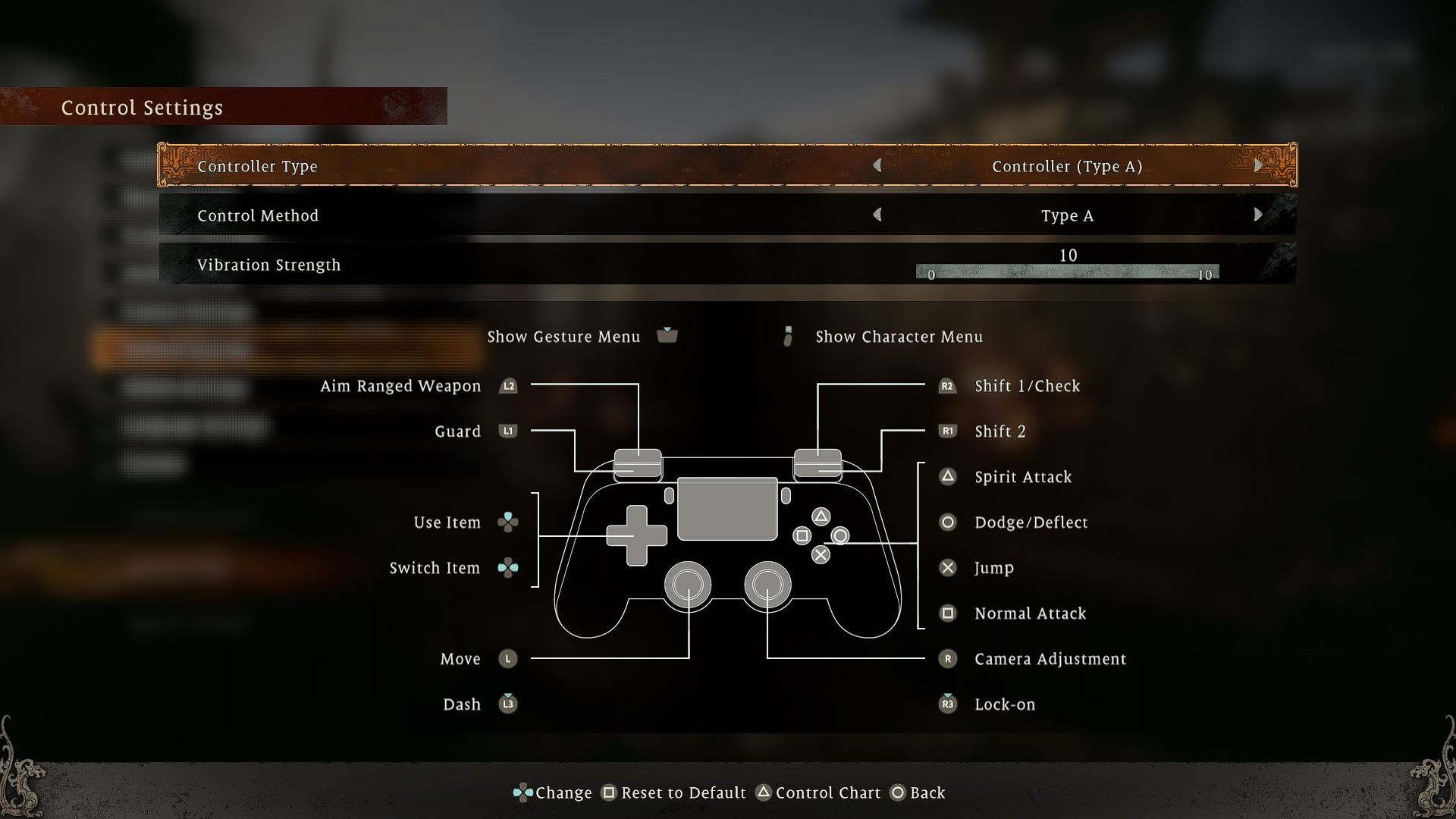Go Back from Control Settings
This screenshot has height=819, width=1456.
(x=918, y=792)
